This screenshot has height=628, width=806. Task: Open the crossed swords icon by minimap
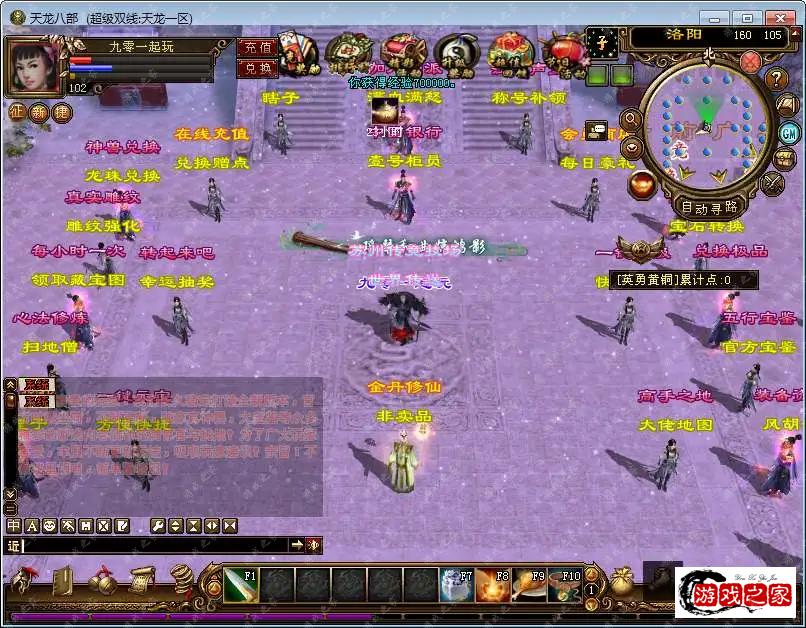click(773, 183)
